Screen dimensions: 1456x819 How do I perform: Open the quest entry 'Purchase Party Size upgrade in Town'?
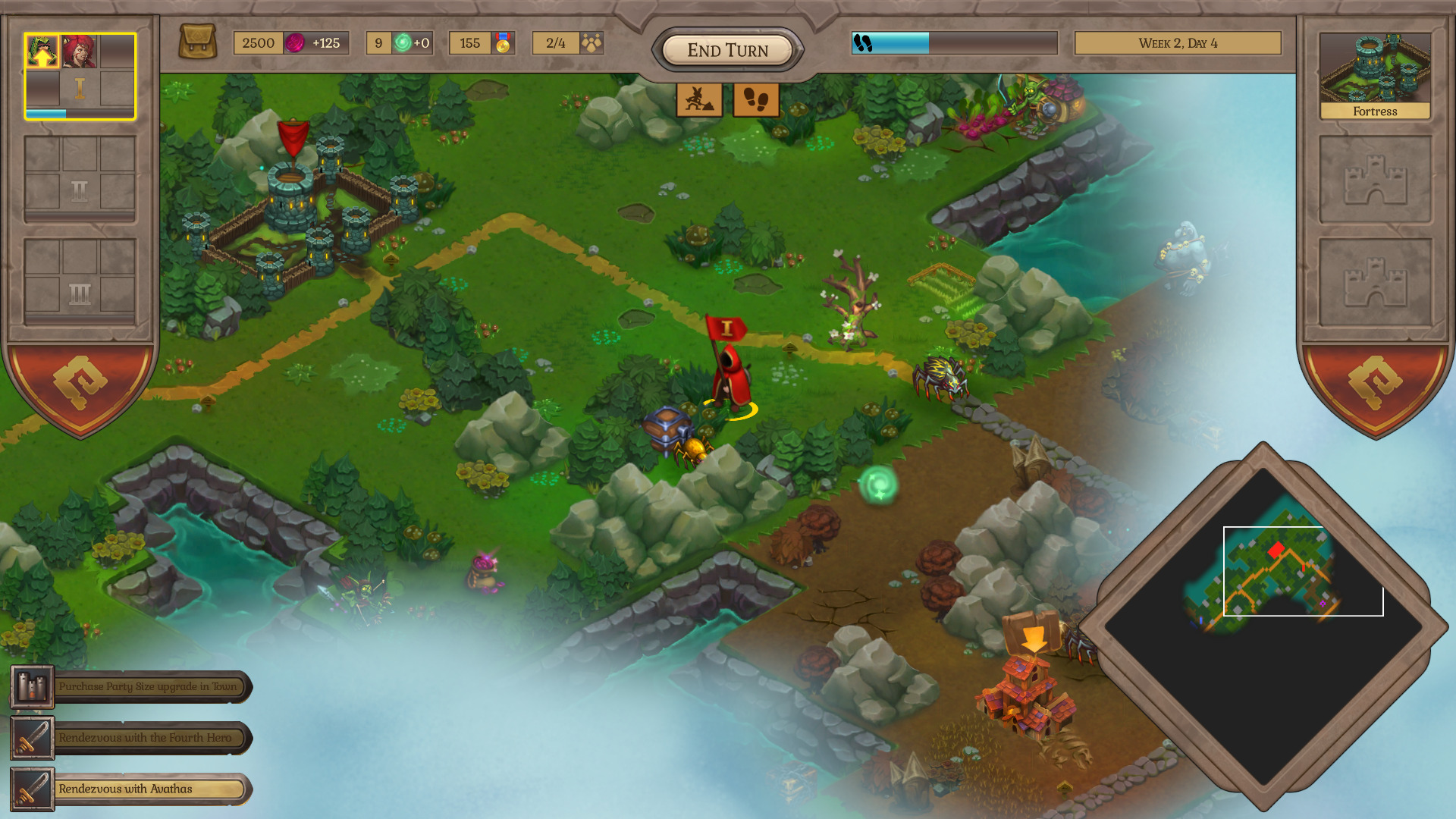point(148,686)
